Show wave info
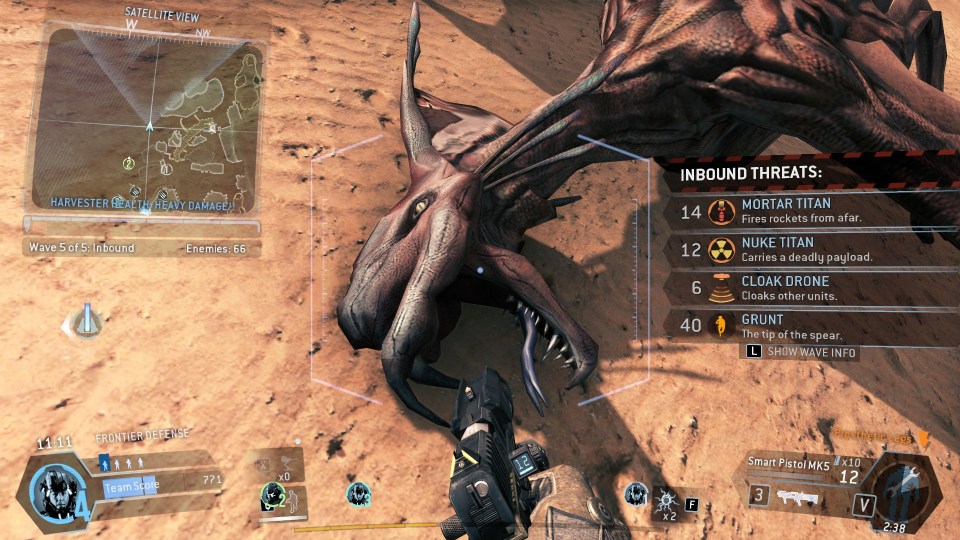This screenshot has width=960, height=540. tap(803, 352)
